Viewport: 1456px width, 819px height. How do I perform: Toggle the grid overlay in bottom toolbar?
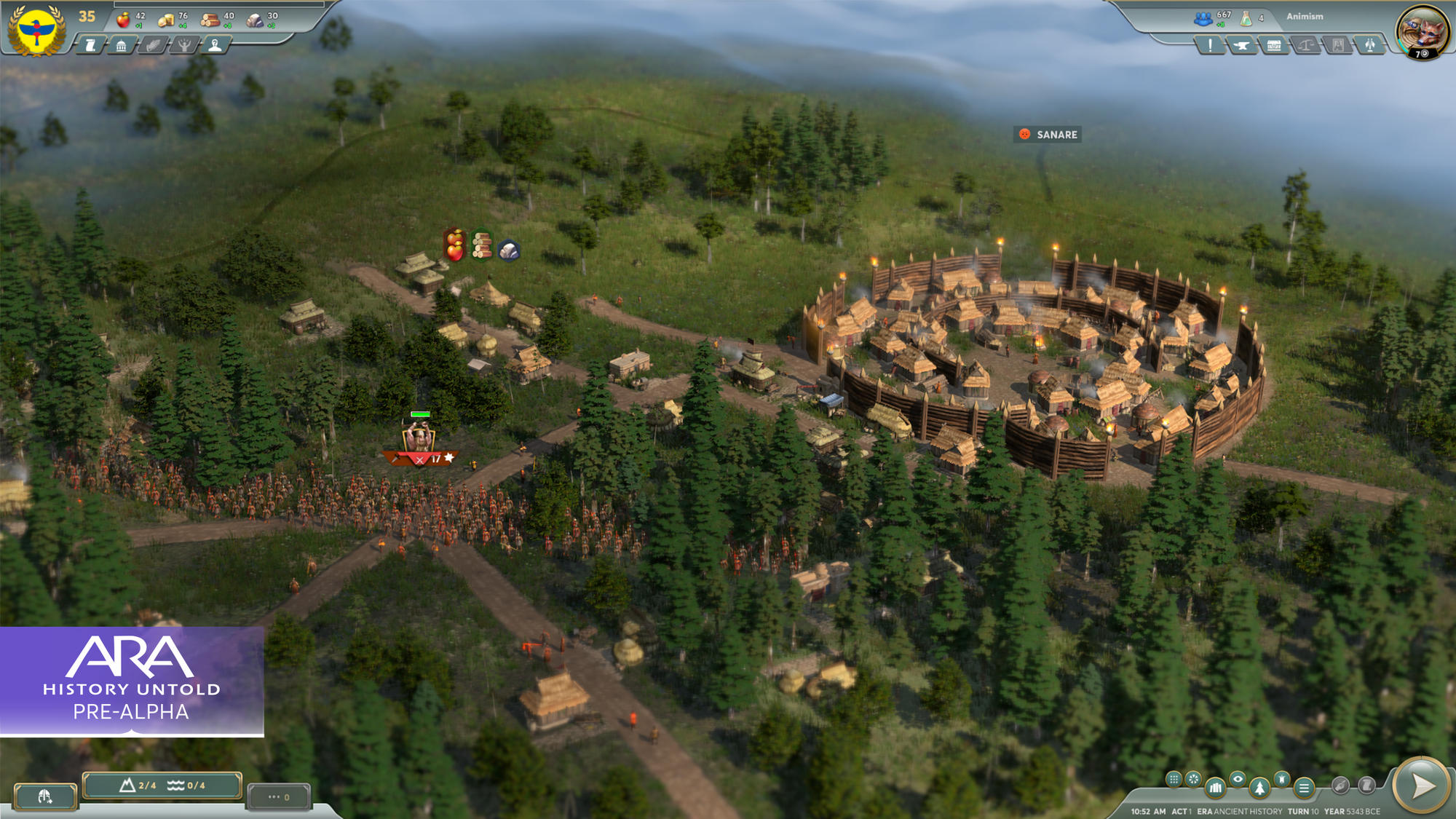1174,780
